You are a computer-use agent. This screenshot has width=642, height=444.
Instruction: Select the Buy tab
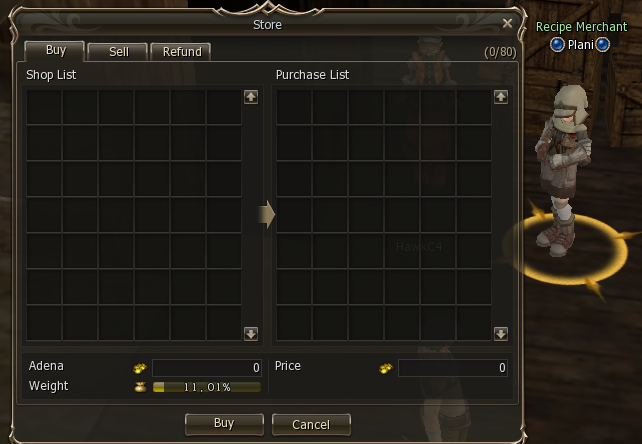click(x=56, y=50)
